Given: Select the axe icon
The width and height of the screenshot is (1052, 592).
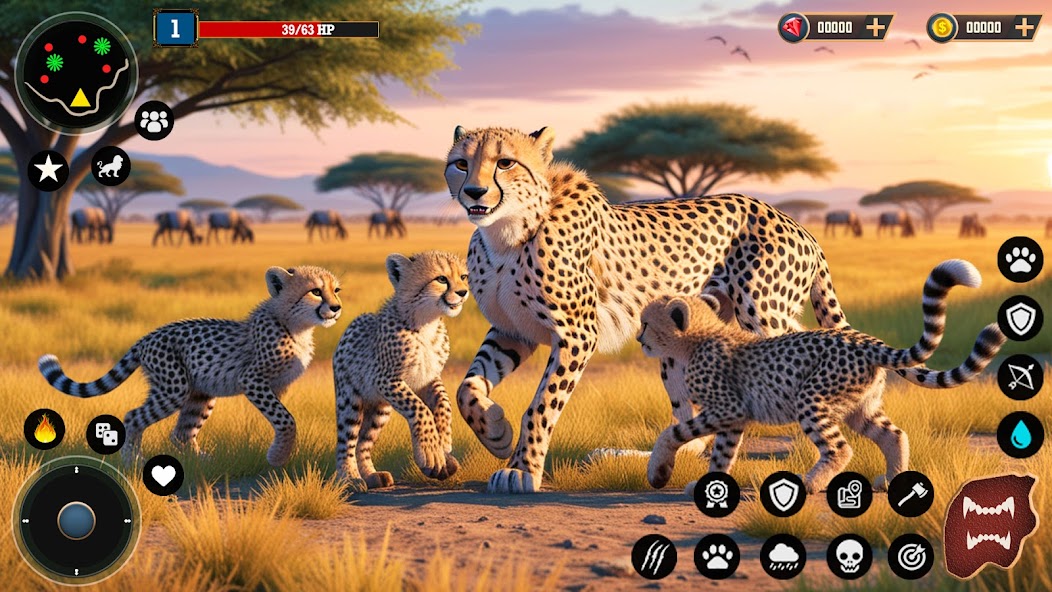Looking at the screenshot, I should pyautogui.click(x=910, y=494).
